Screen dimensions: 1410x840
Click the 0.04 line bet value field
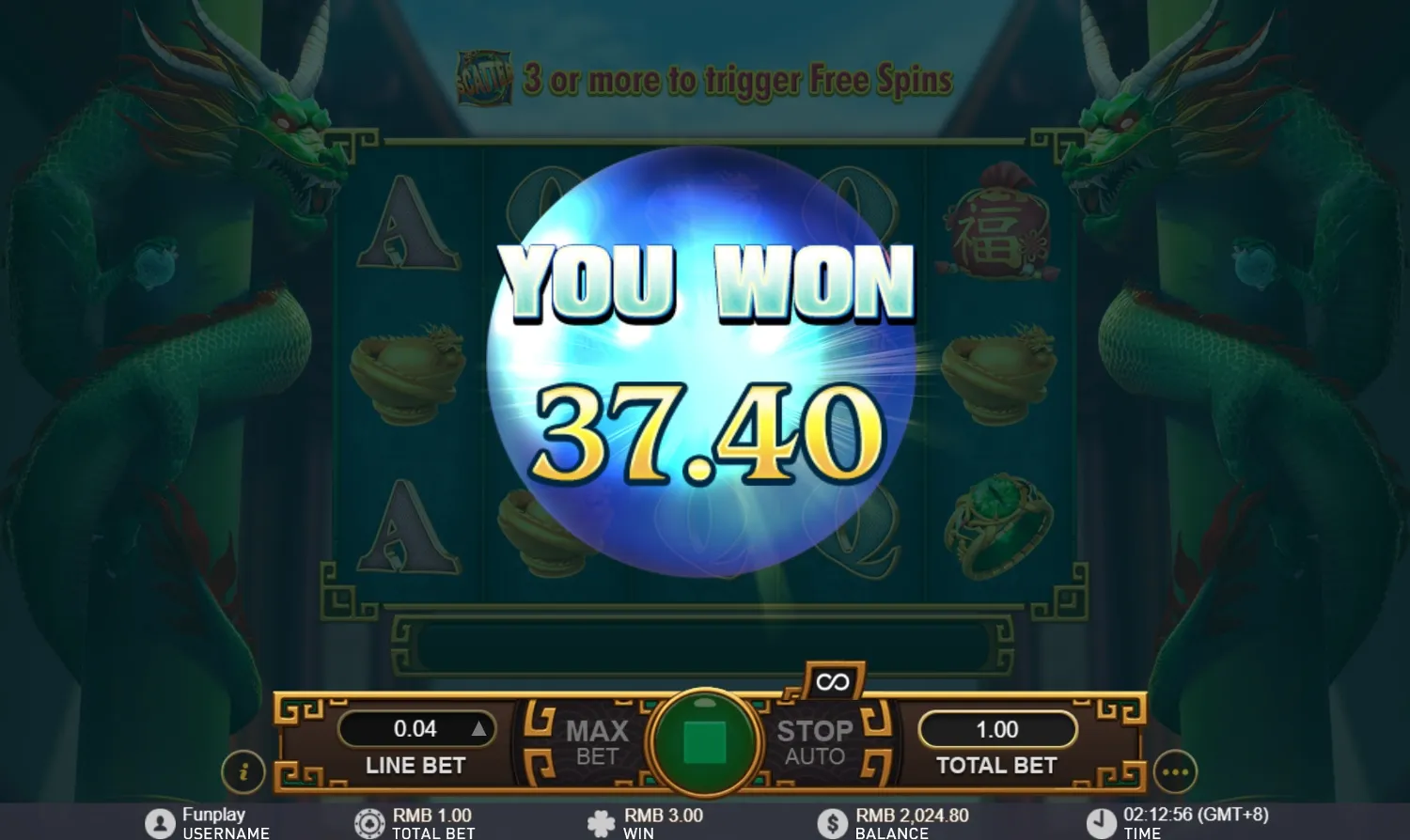point(416,728)
